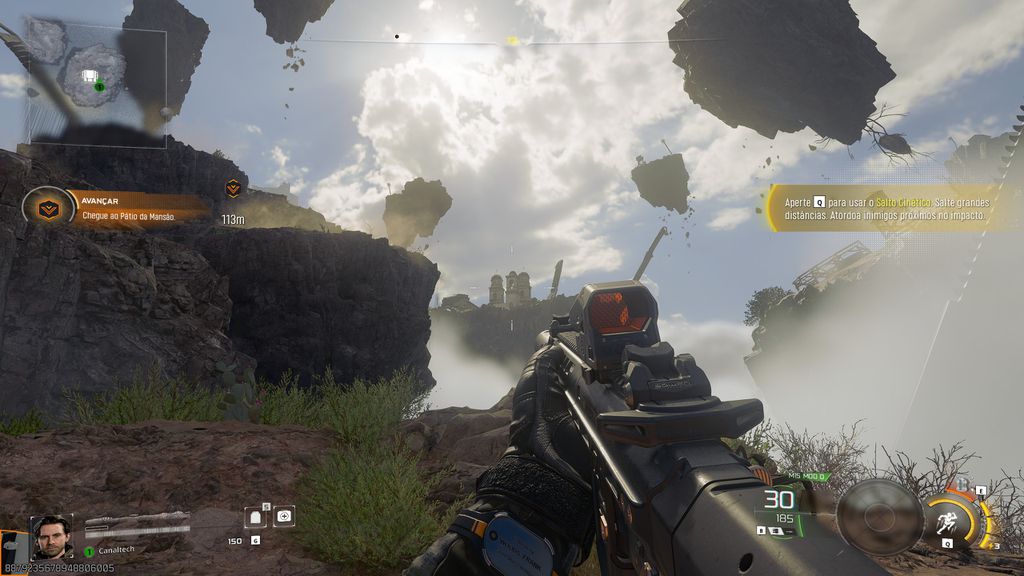Select the M15 MOD 0 weapon label
1024x576 pixels.
click(x=808, y=477)
